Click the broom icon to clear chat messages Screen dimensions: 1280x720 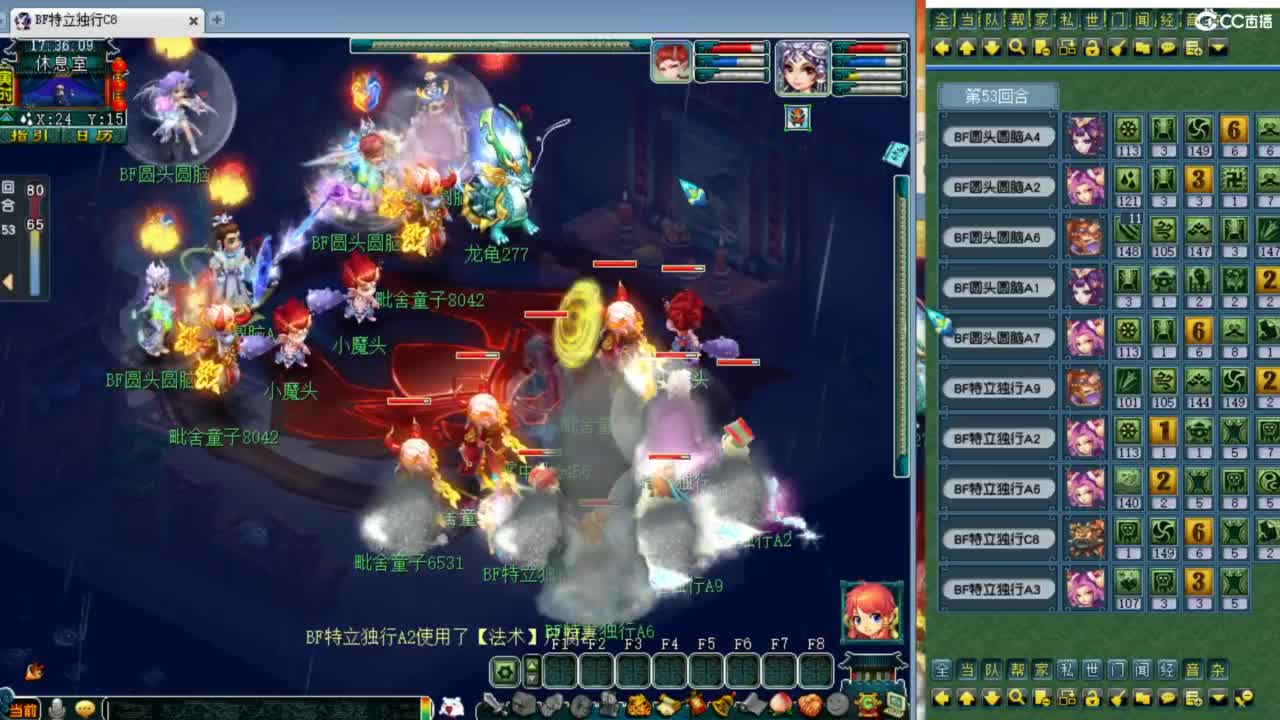(x=1117, y=47)
